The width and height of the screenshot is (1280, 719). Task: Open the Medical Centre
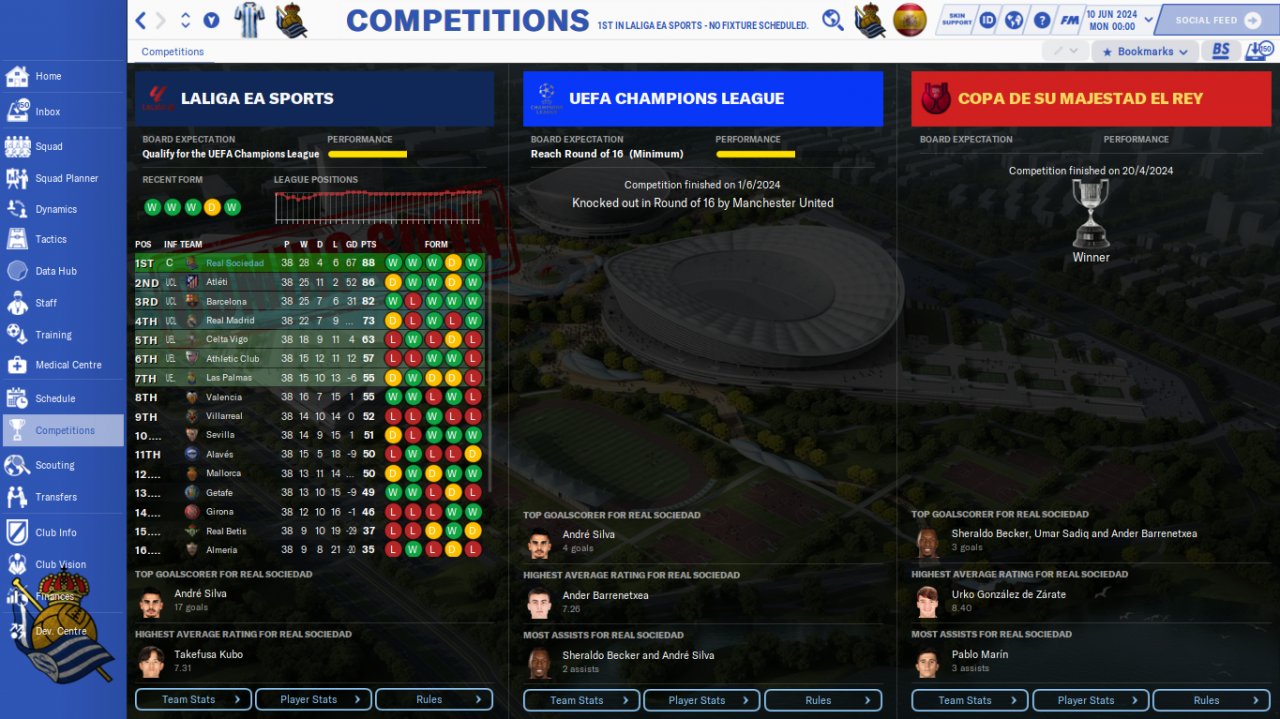pos(68,365)
